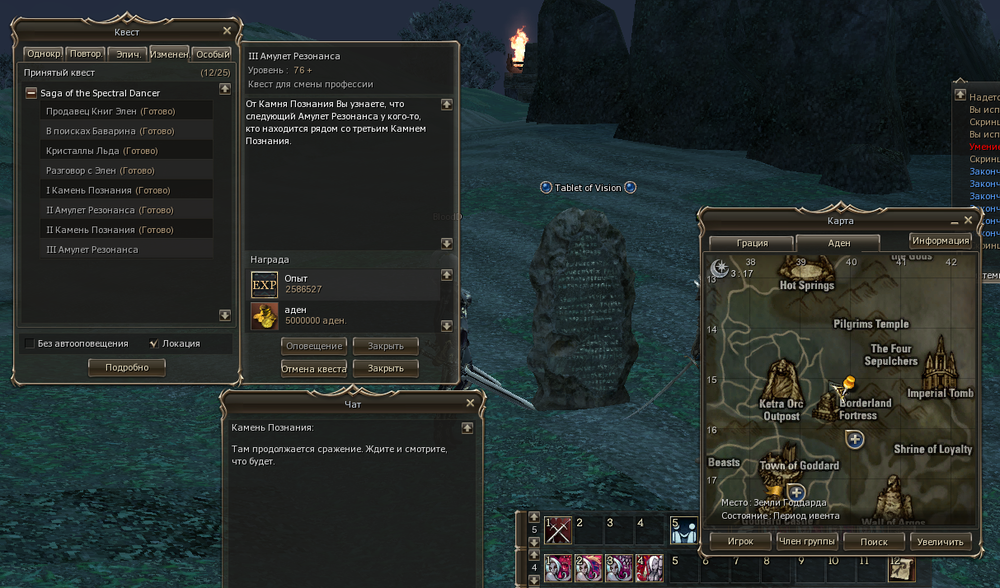Select the Особый quest tab

212,54
